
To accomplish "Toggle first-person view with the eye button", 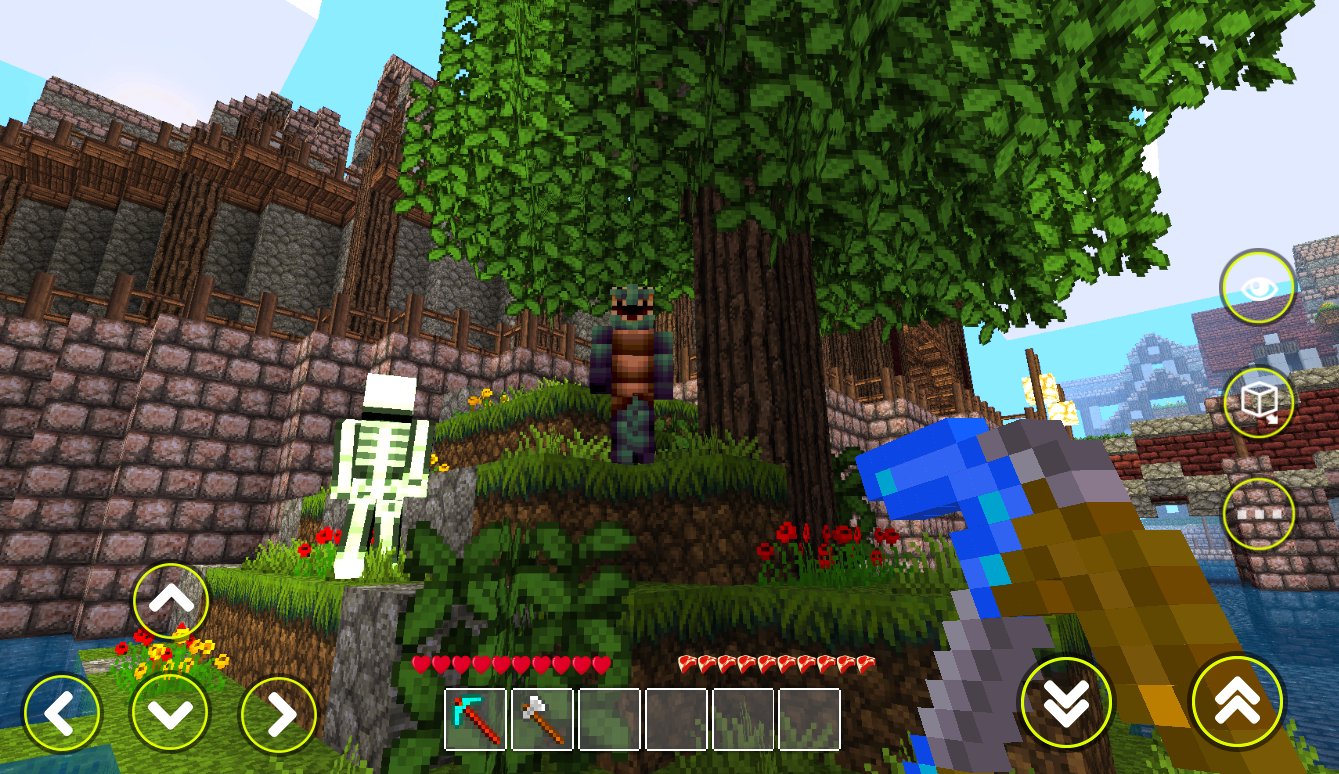I will [1259, 287].
